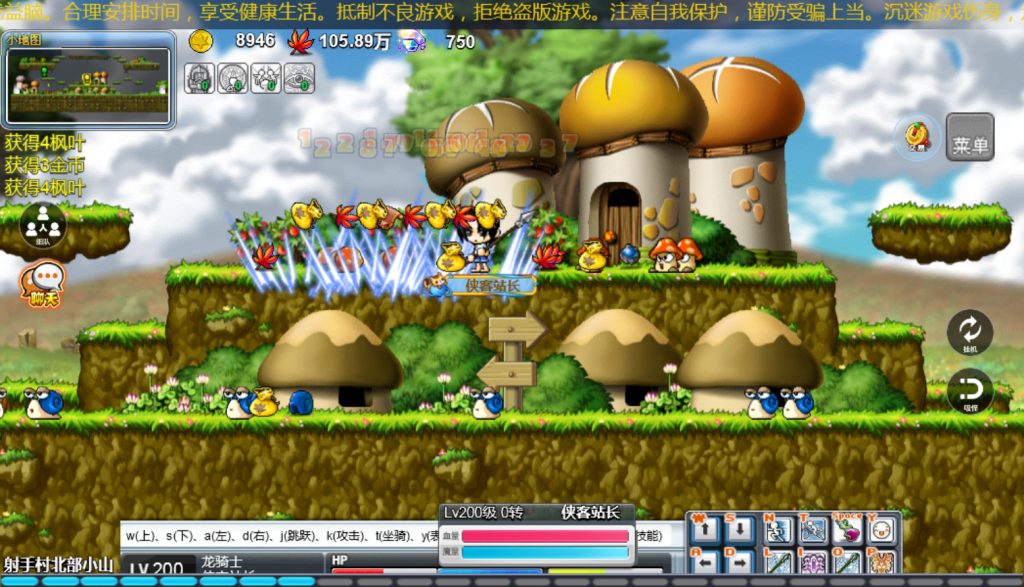Use the running figure skill labeled N
This screenshot has width=1024, height=587.
[x=778, y=530]
